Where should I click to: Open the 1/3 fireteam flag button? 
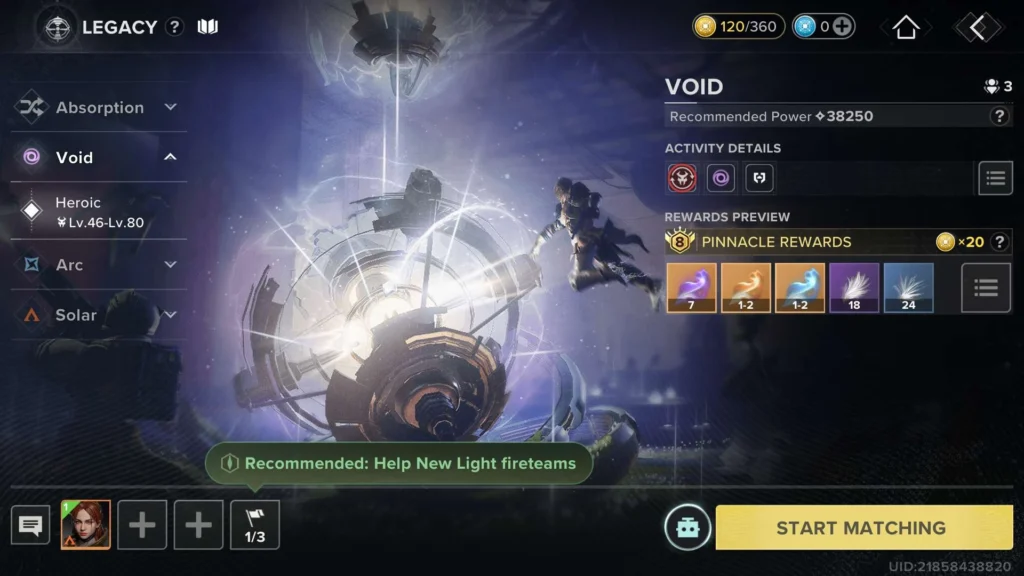(255, 525)
